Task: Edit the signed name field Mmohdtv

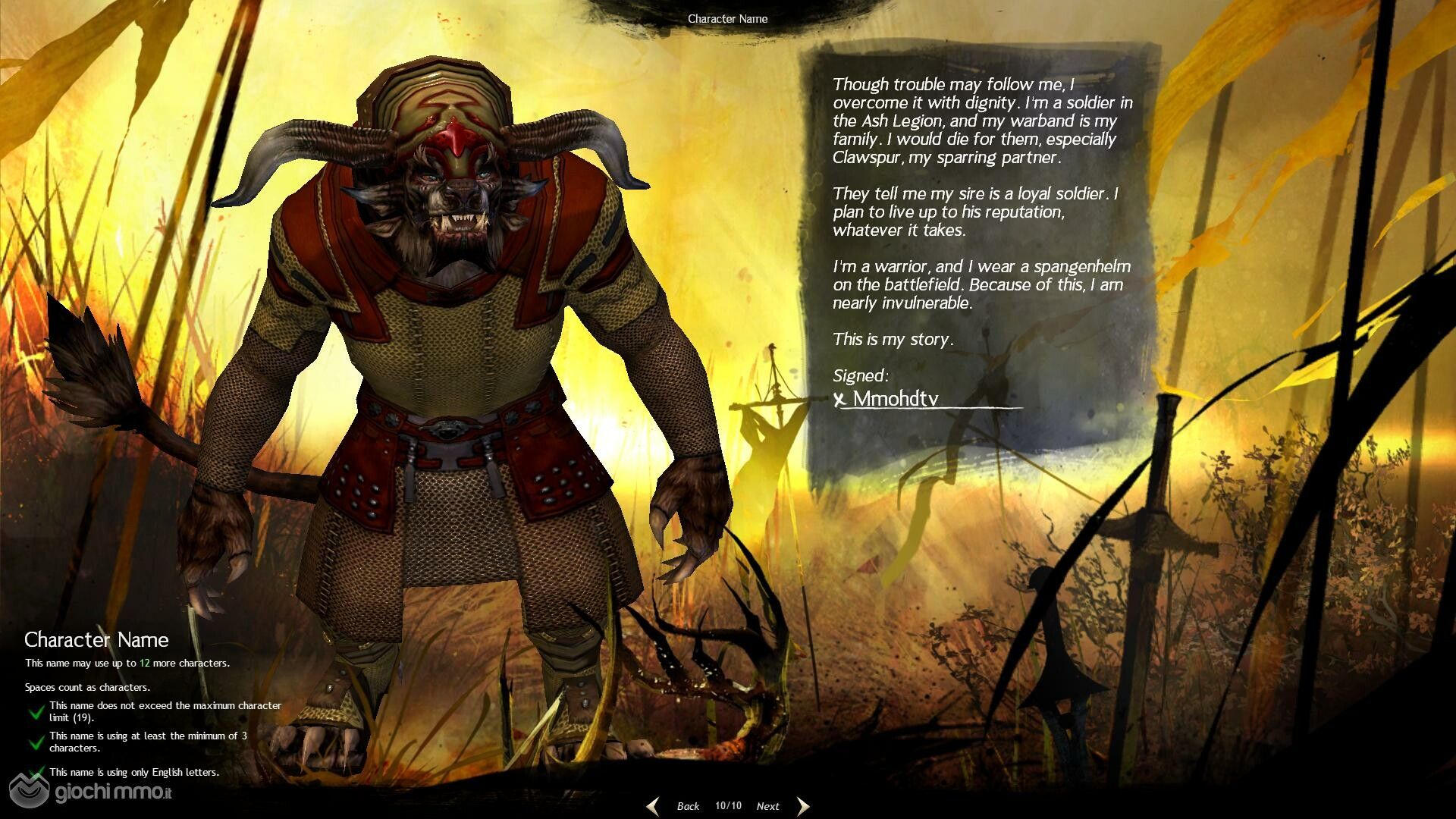Action: click(929, 399)
